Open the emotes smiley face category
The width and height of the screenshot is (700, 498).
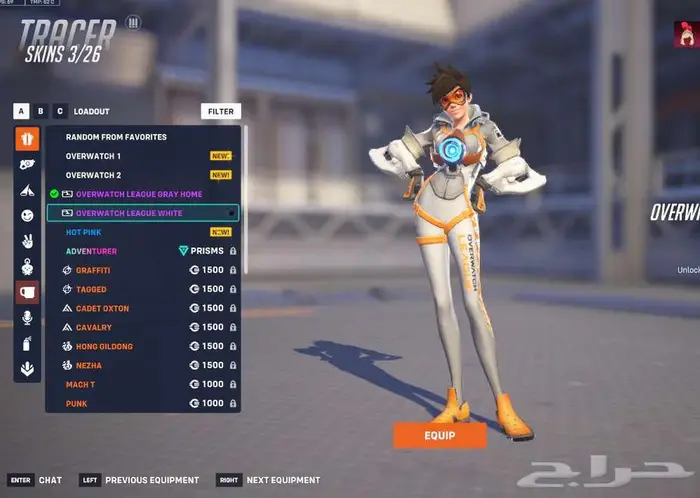coord(27,215)
